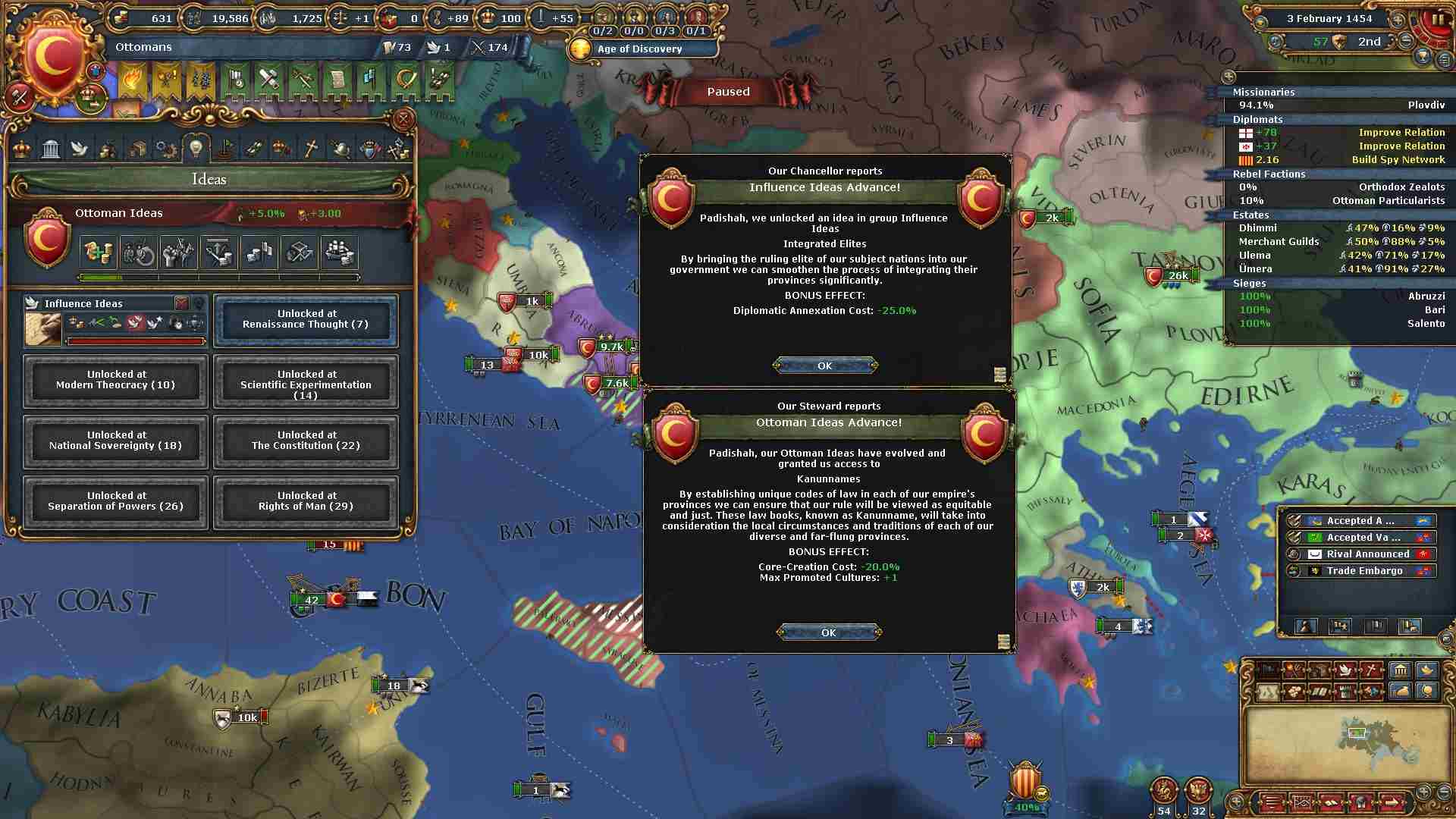This screenshot has height=819, width=1456.
Task: View the Trade Embargo notification
Action: 1359,571
